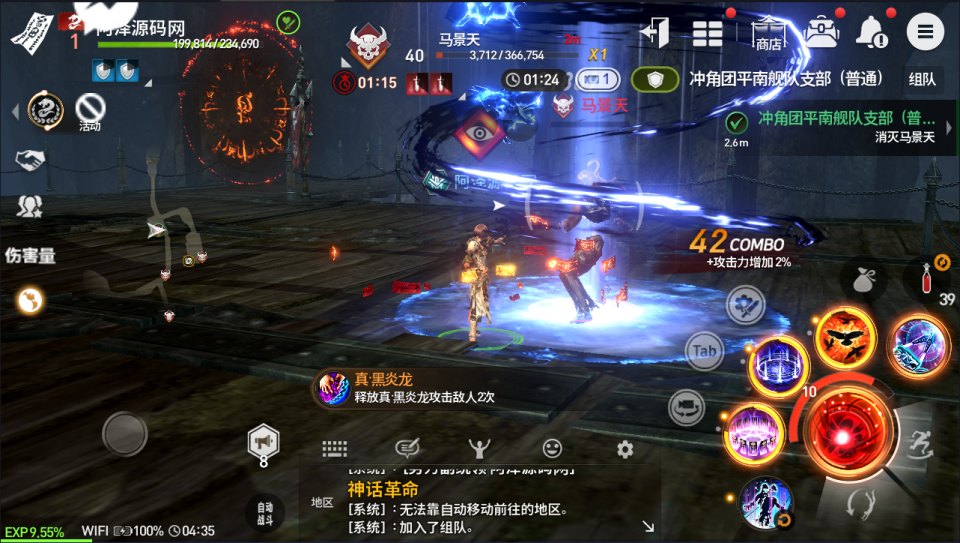
Task: Exit the dungeon via door icon
Action: [656, 32]
